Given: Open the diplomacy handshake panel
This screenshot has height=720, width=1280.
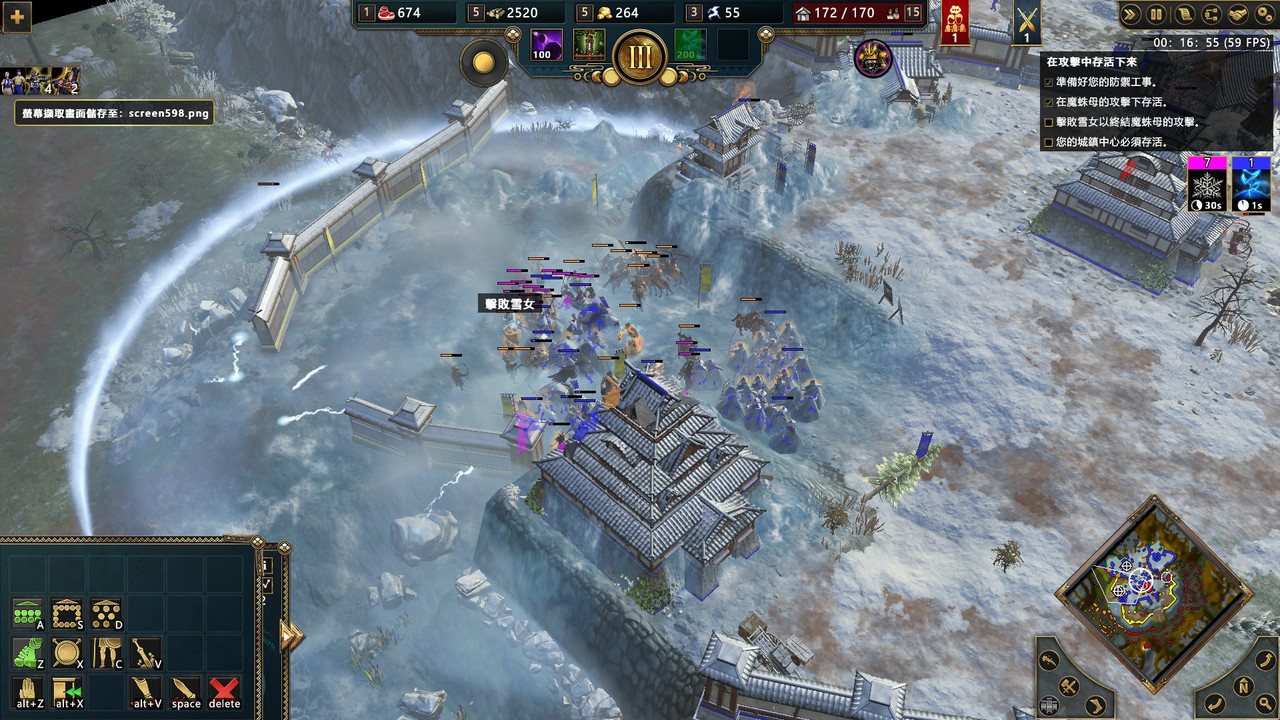Looking at the screenshot, I should pos(1237,14).
